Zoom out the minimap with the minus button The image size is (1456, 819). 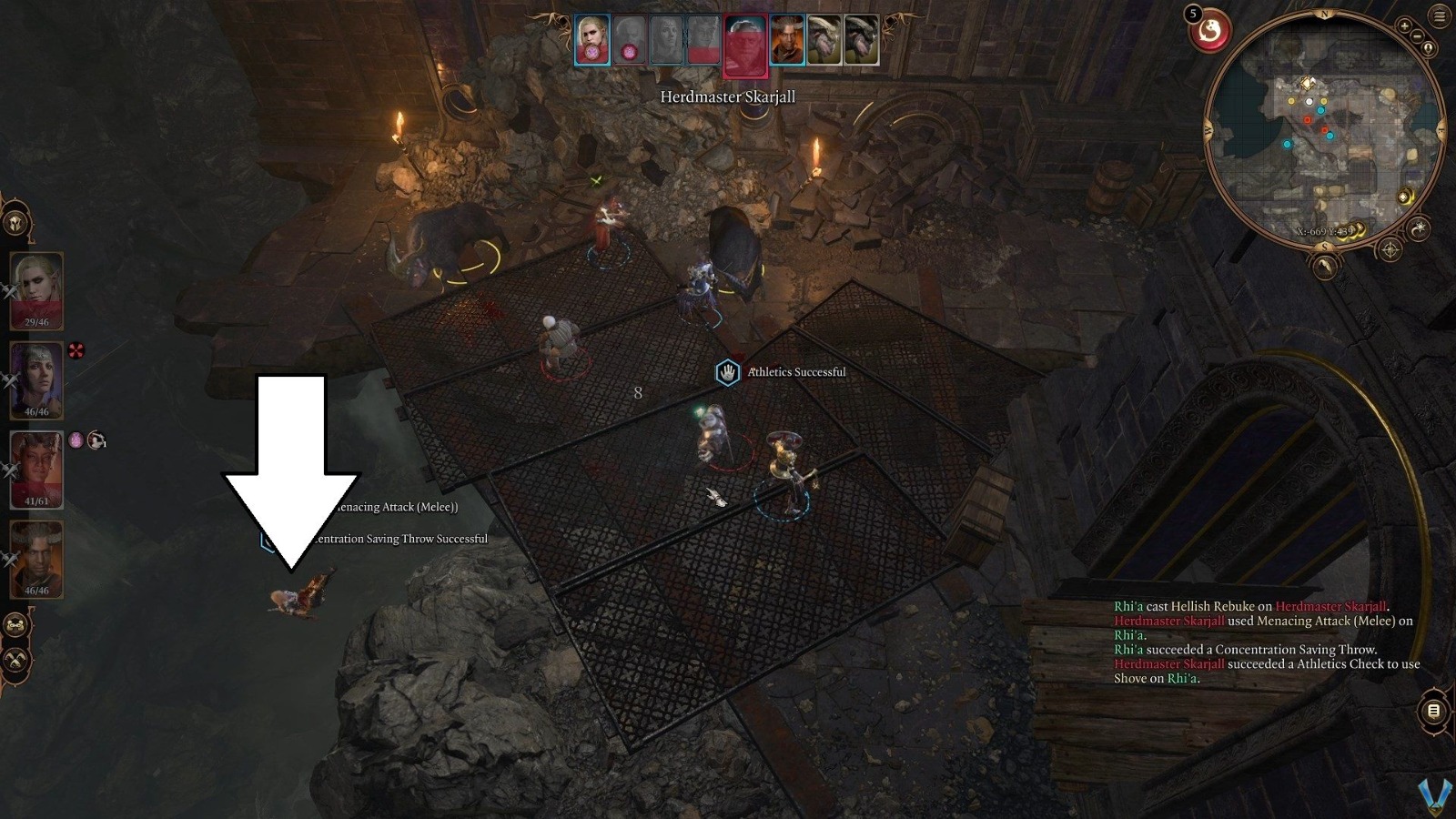point(1416,35)
